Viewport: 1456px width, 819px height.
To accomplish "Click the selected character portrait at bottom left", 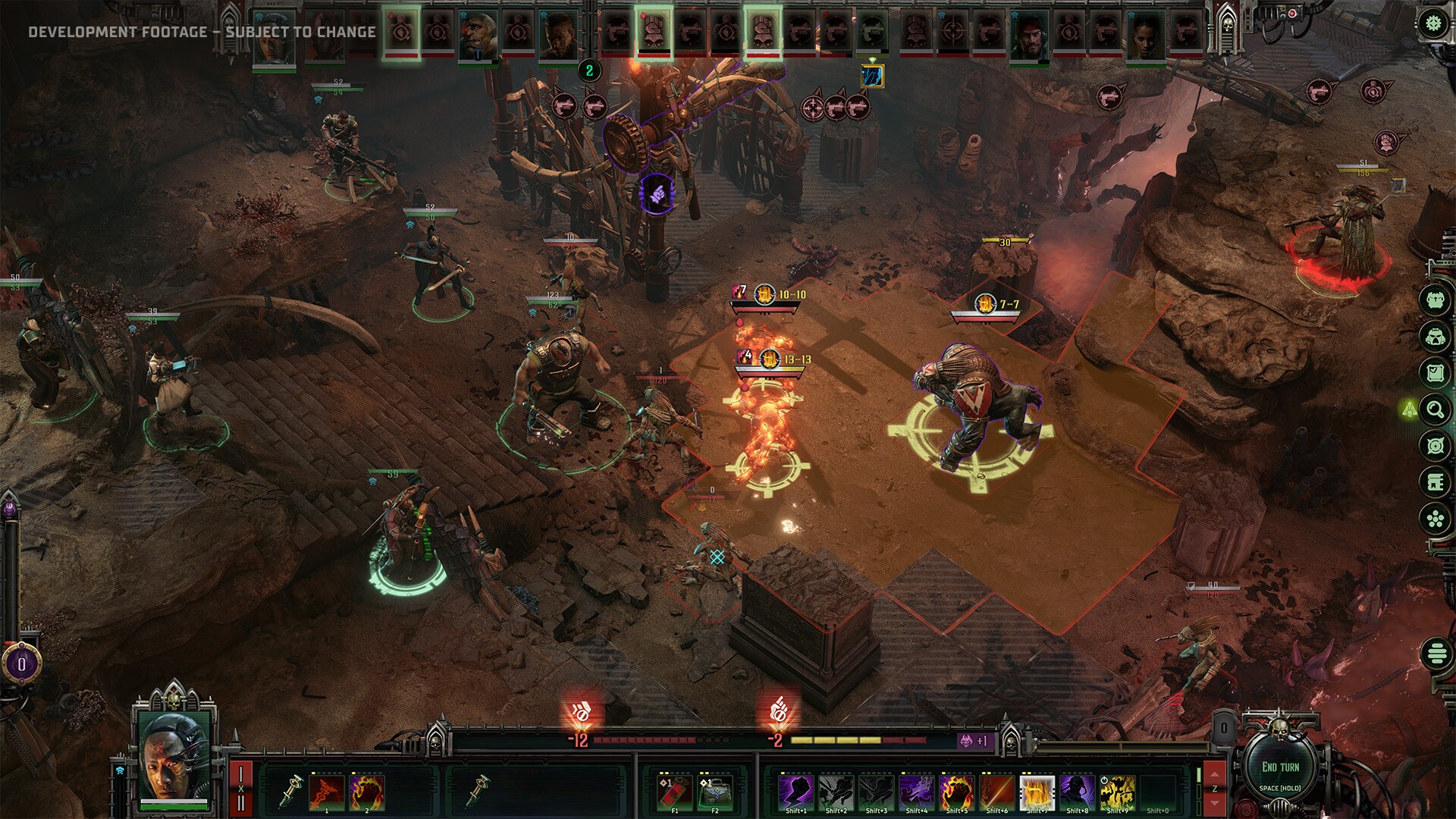I will (x=174, y=756).
